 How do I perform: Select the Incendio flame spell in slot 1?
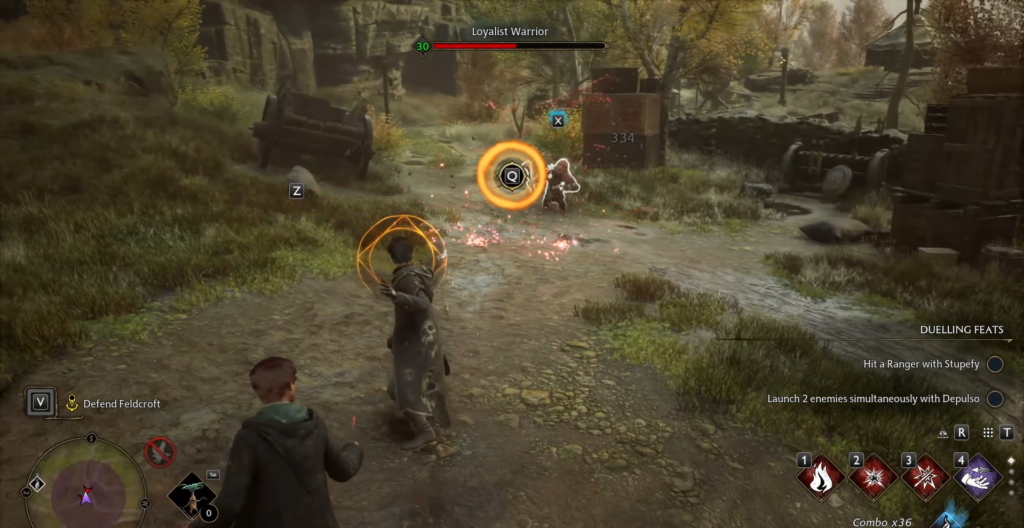pyautogui.click(x=822, y=478)
